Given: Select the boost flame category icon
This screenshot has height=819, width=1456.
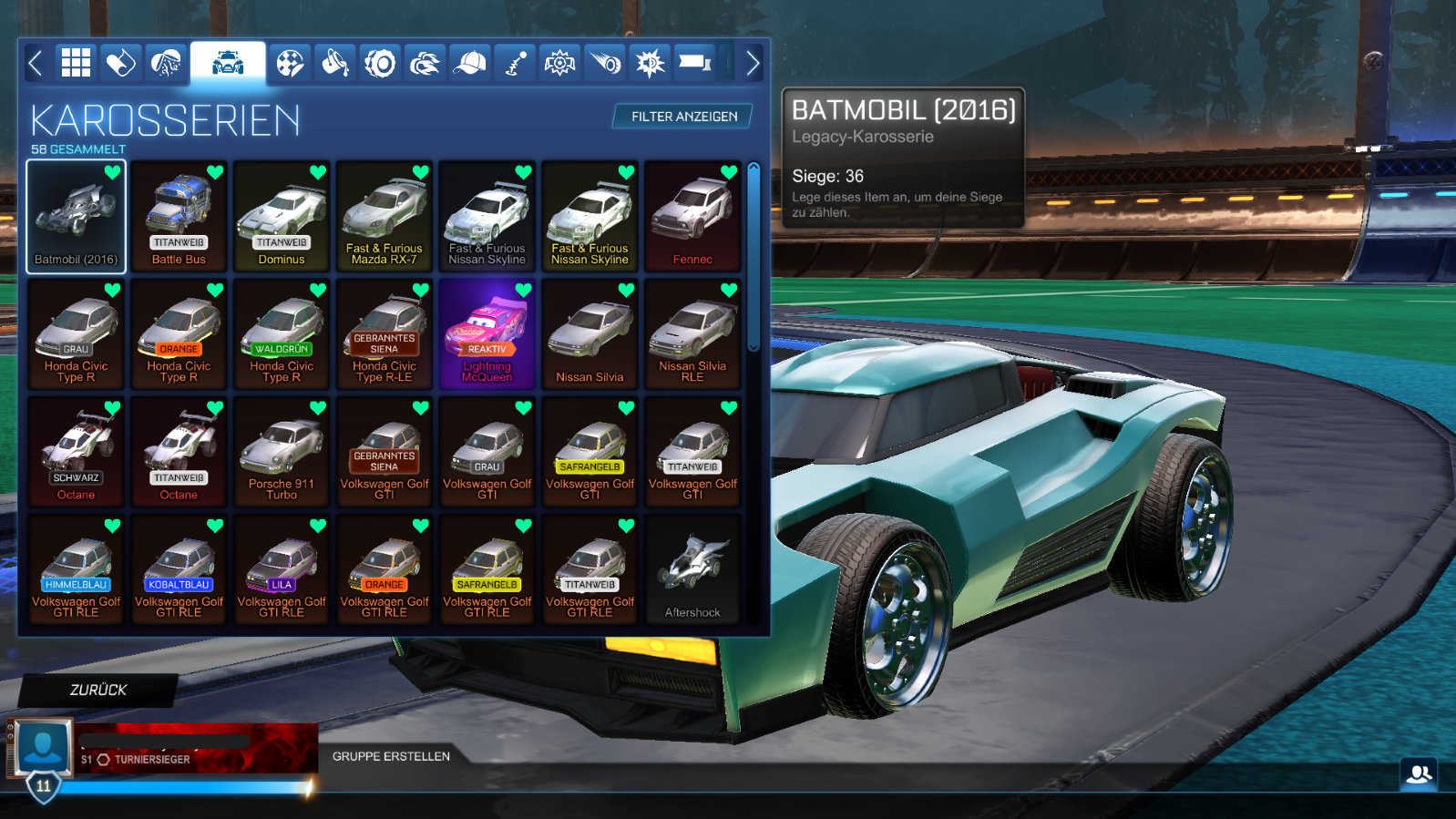Looking at the screenshot, I should 424,62.
